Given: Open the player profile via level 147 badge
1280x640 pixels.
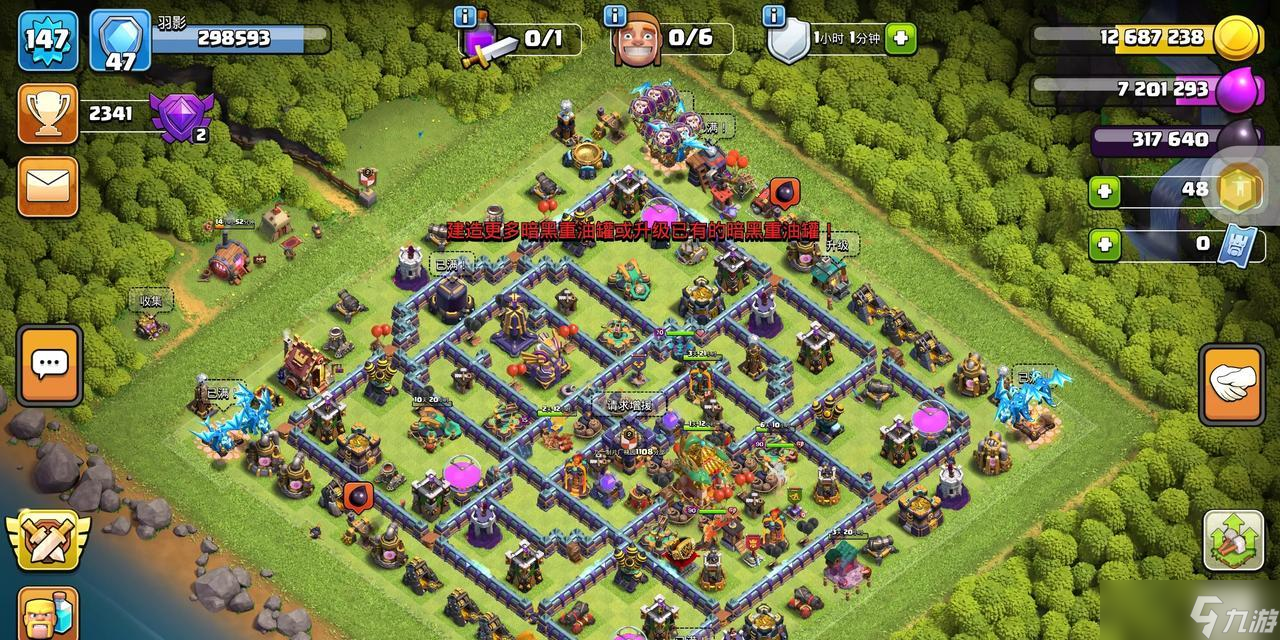Looking at the screenshot, I should coord(47,40).
